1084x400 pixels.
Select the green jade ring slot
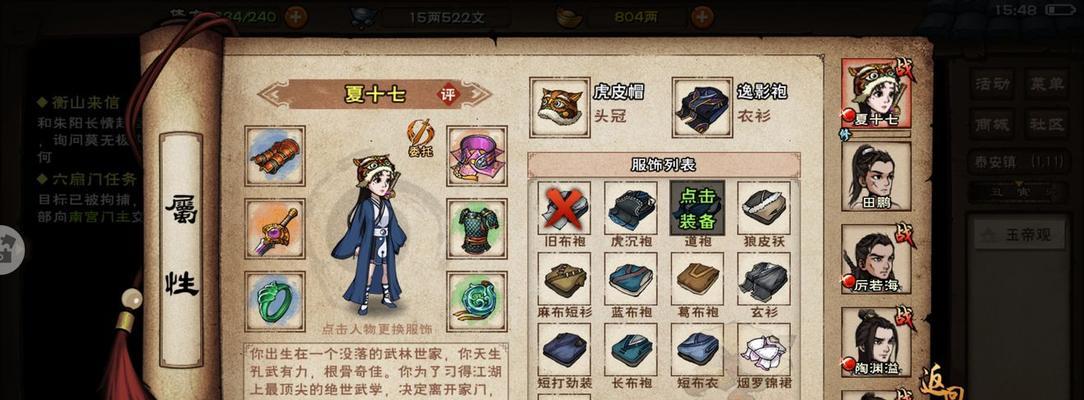pyautogui.click(x=275, y=300)
